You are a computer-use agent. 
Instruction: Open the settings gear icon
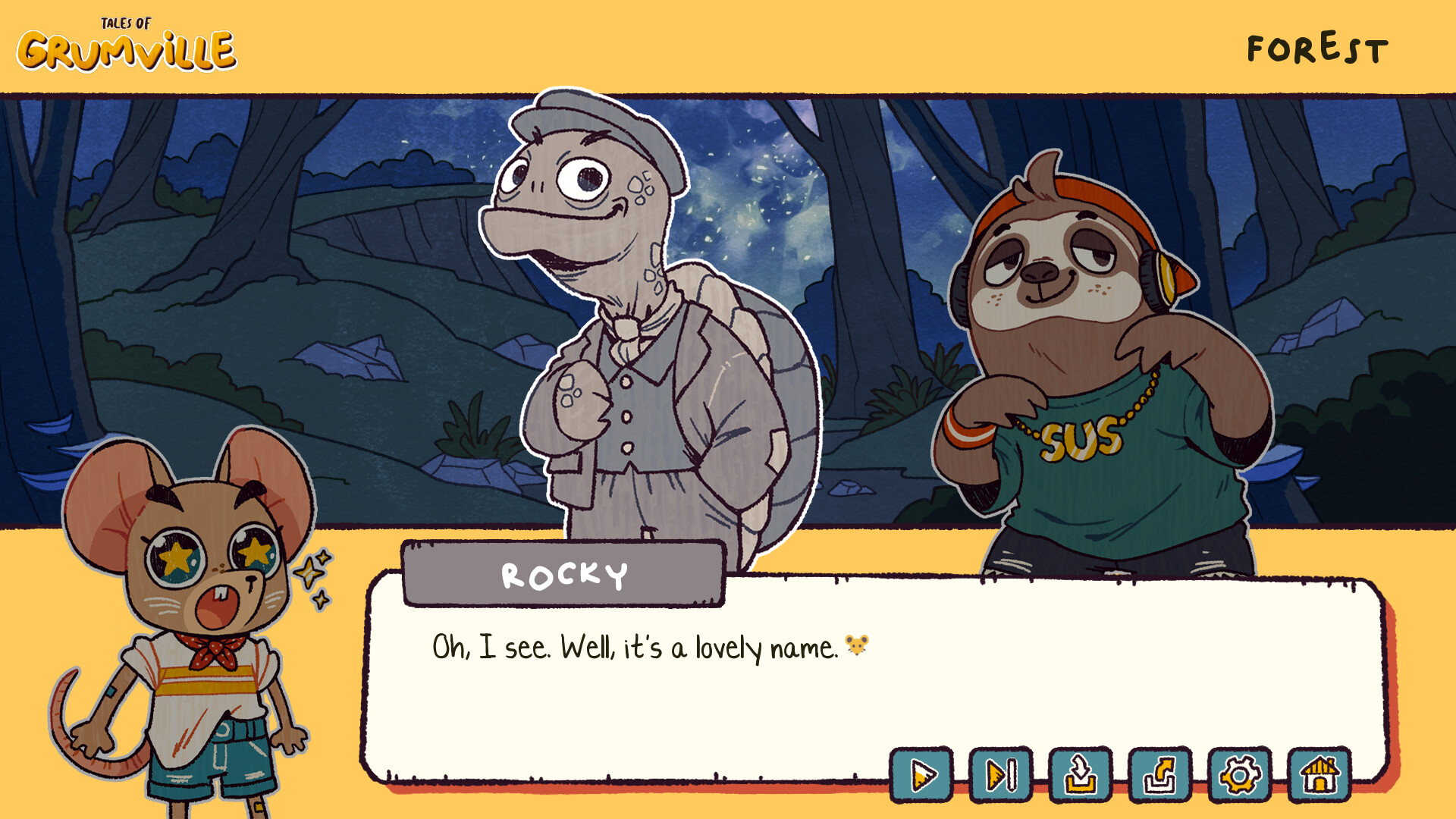click(x=1239, y=775)
